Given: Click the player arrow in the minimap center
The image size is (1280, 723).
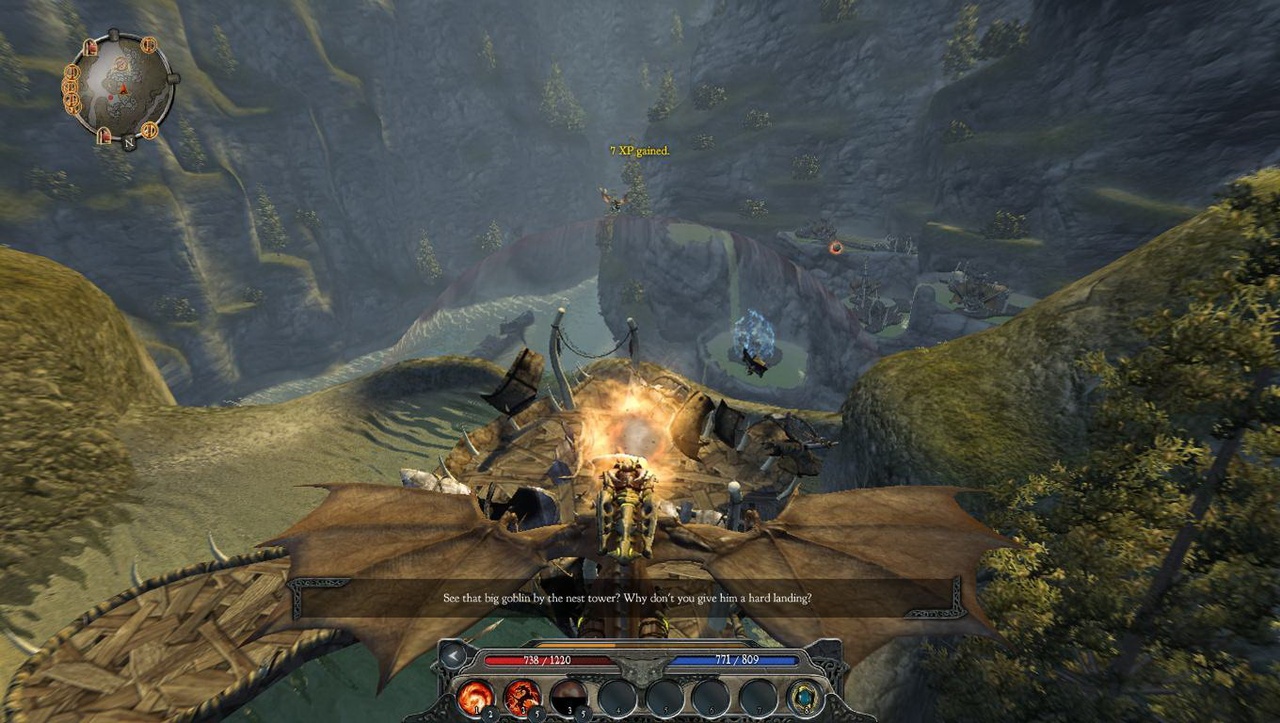Looking at the screenshot, I should coord(123,89).
